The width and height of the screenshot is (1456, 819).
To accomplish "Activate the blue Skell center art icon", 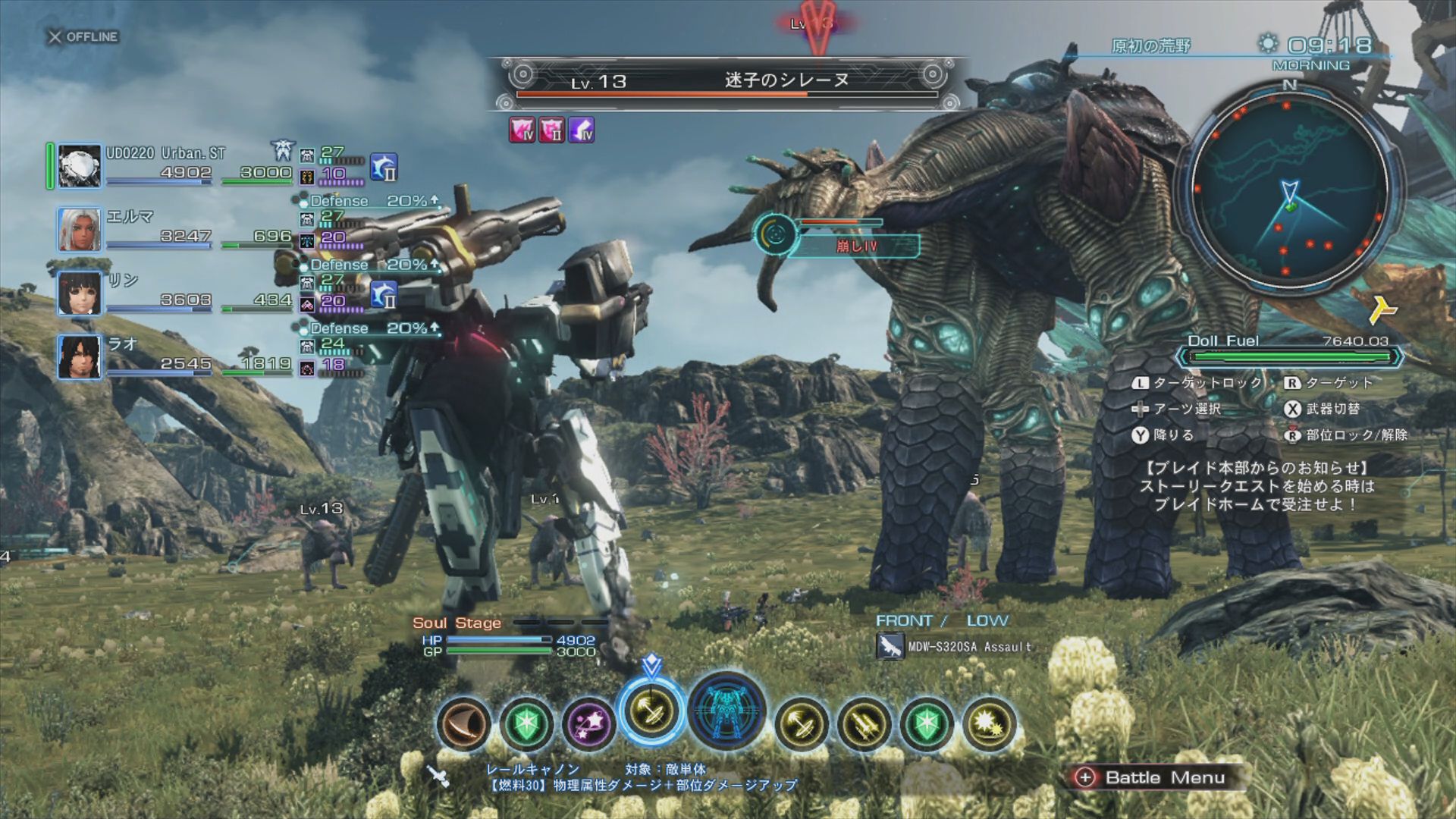I will pos(726,711).
